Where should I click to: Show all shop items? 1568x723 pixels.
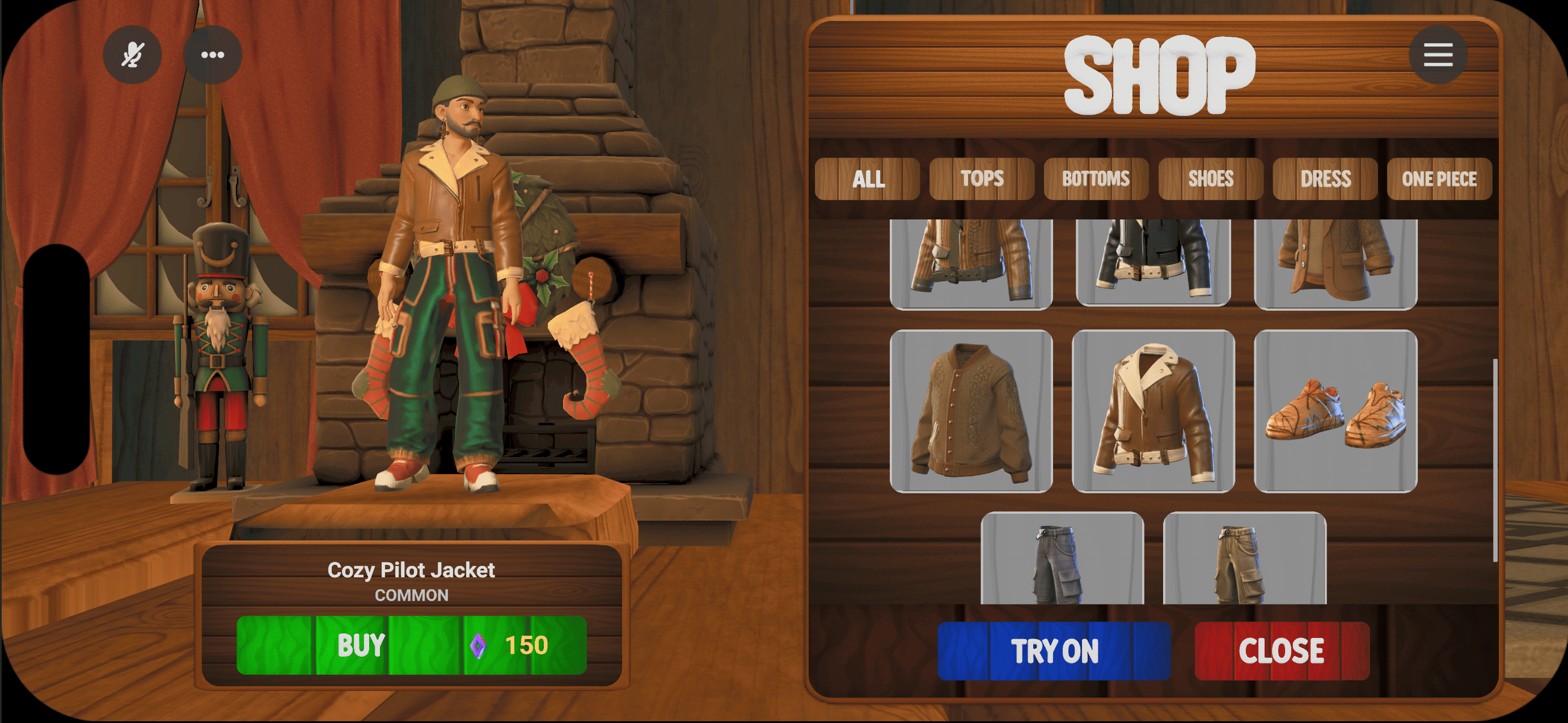coord(868,179)
